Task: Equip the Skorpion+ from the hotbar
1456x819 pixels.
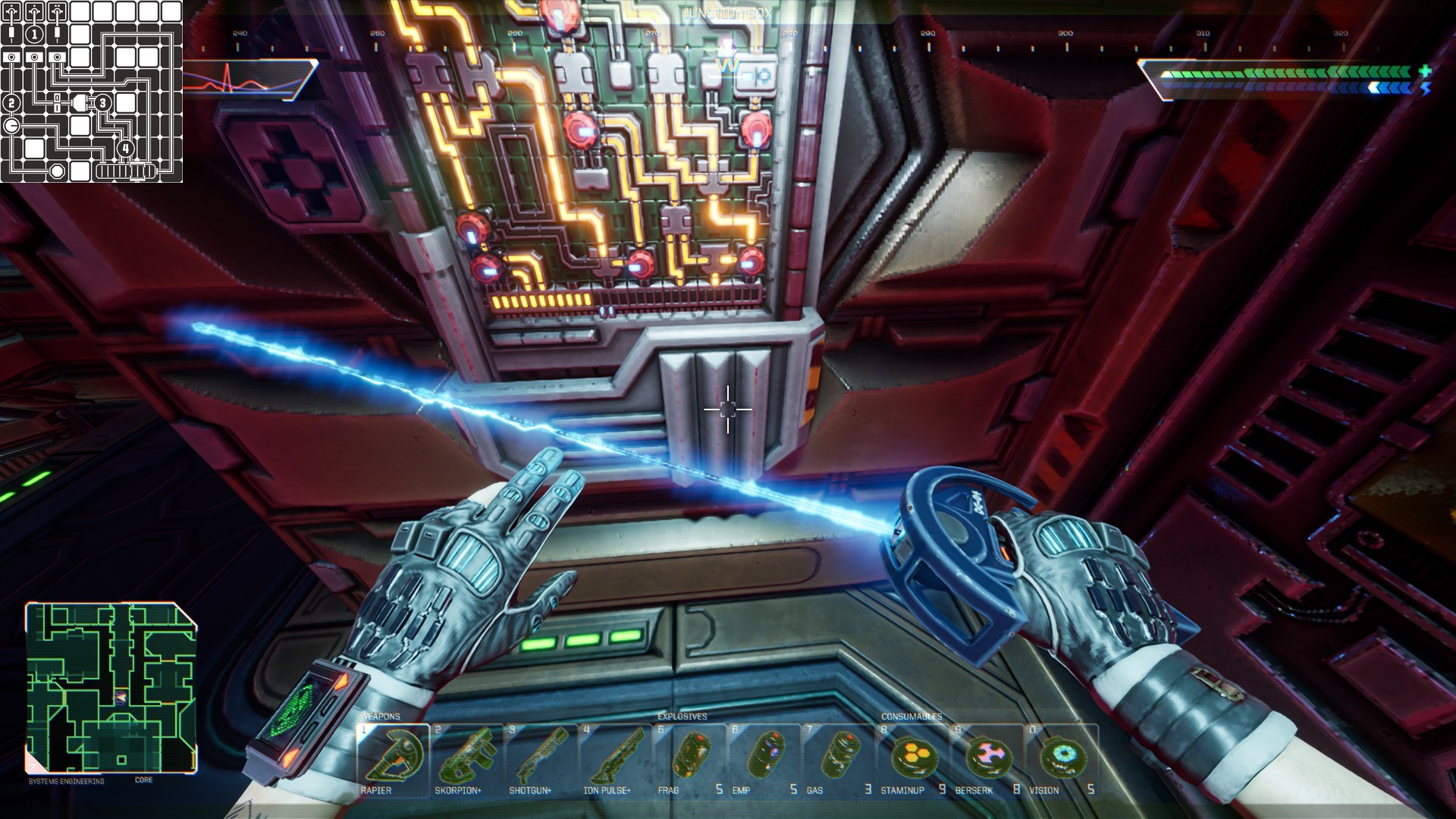Action: pyautogui.click(x=467, y=758)
